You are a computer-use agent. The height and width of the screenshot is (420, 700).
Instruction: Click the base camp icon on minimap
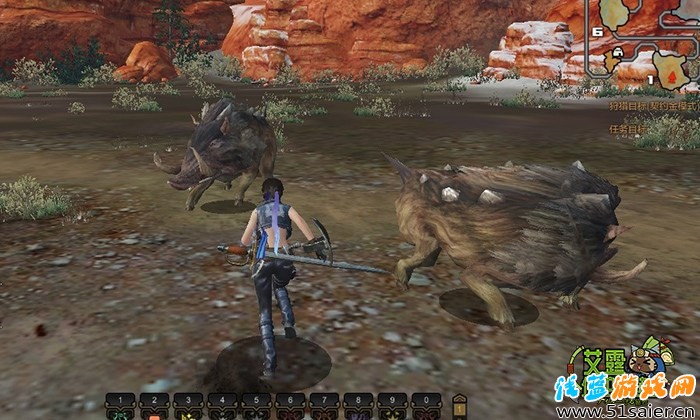pos(619,50)
